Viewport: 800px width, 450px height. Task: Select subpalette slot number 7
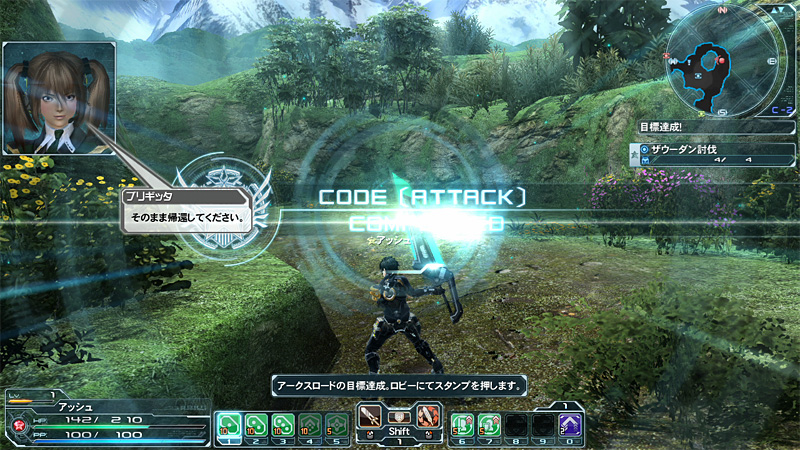489,425
